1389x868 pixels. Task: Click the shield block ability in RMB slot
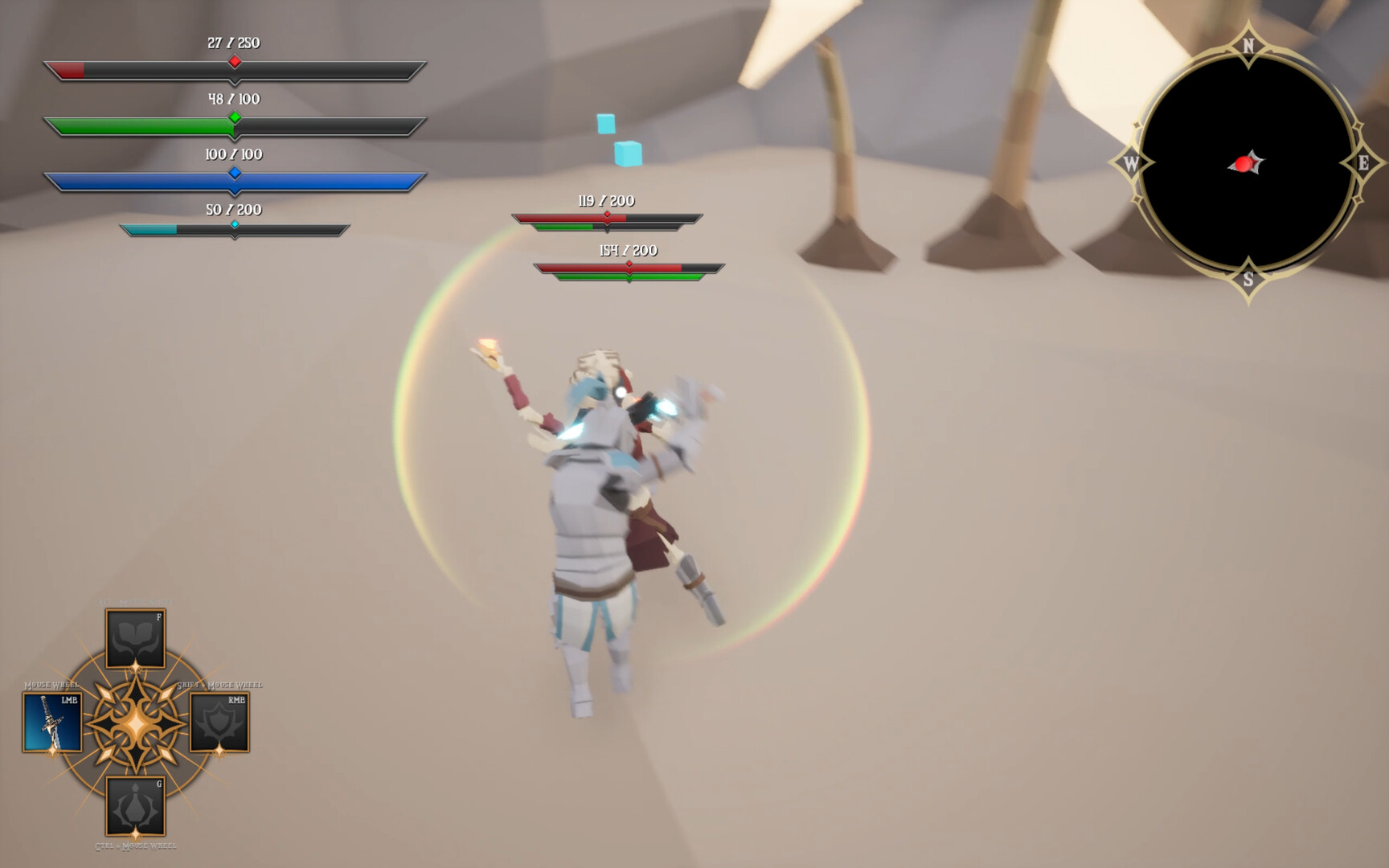[x=219, y=721]
